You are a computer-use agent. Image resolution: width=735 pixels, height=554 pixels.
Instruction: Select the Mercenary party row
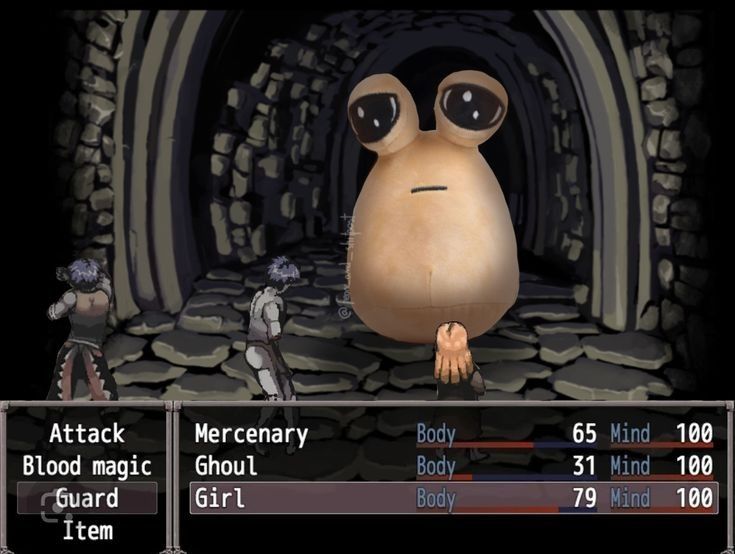452,433
